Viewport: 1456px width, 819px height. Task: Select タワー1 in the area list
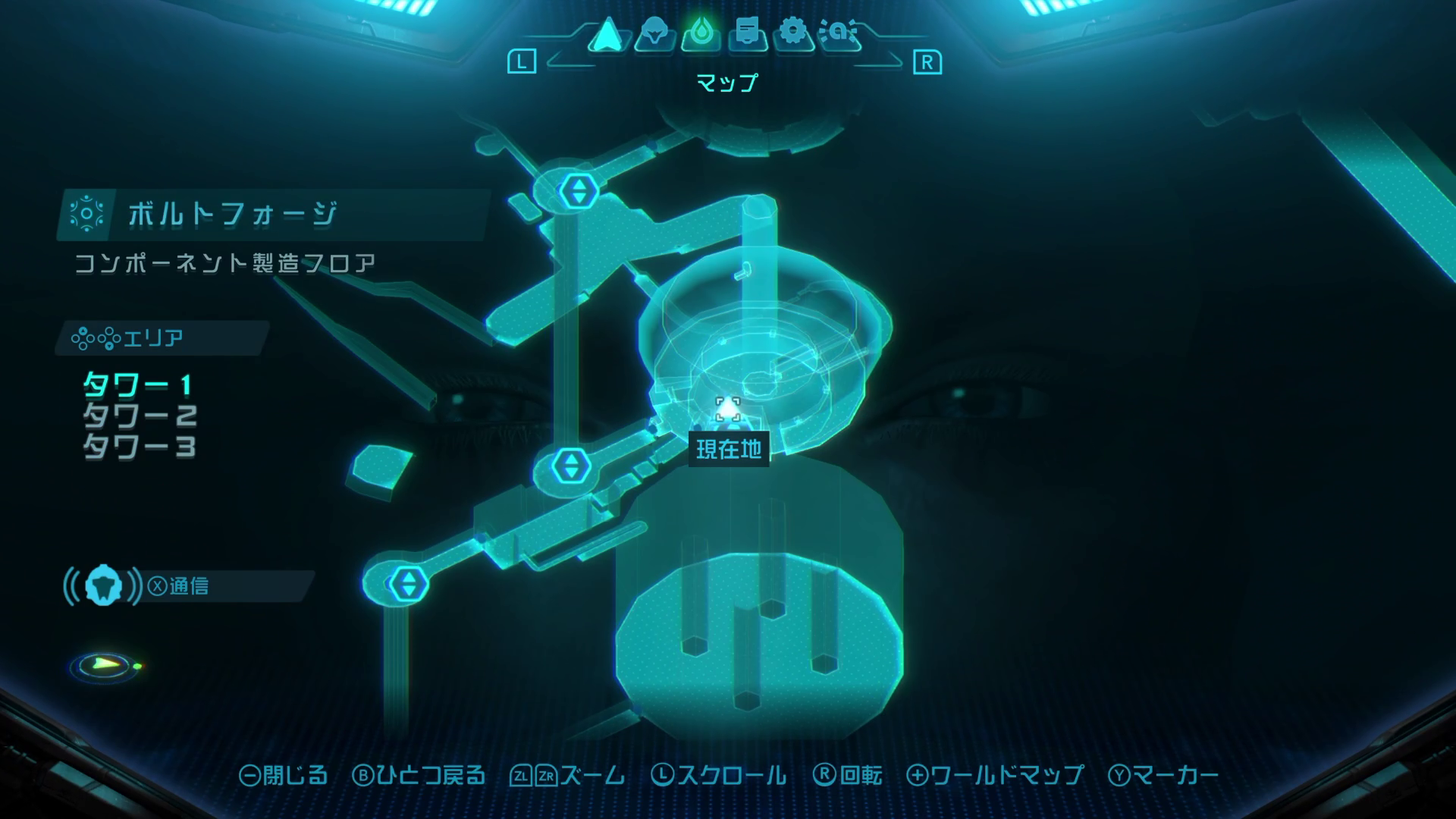coord(137,385)
